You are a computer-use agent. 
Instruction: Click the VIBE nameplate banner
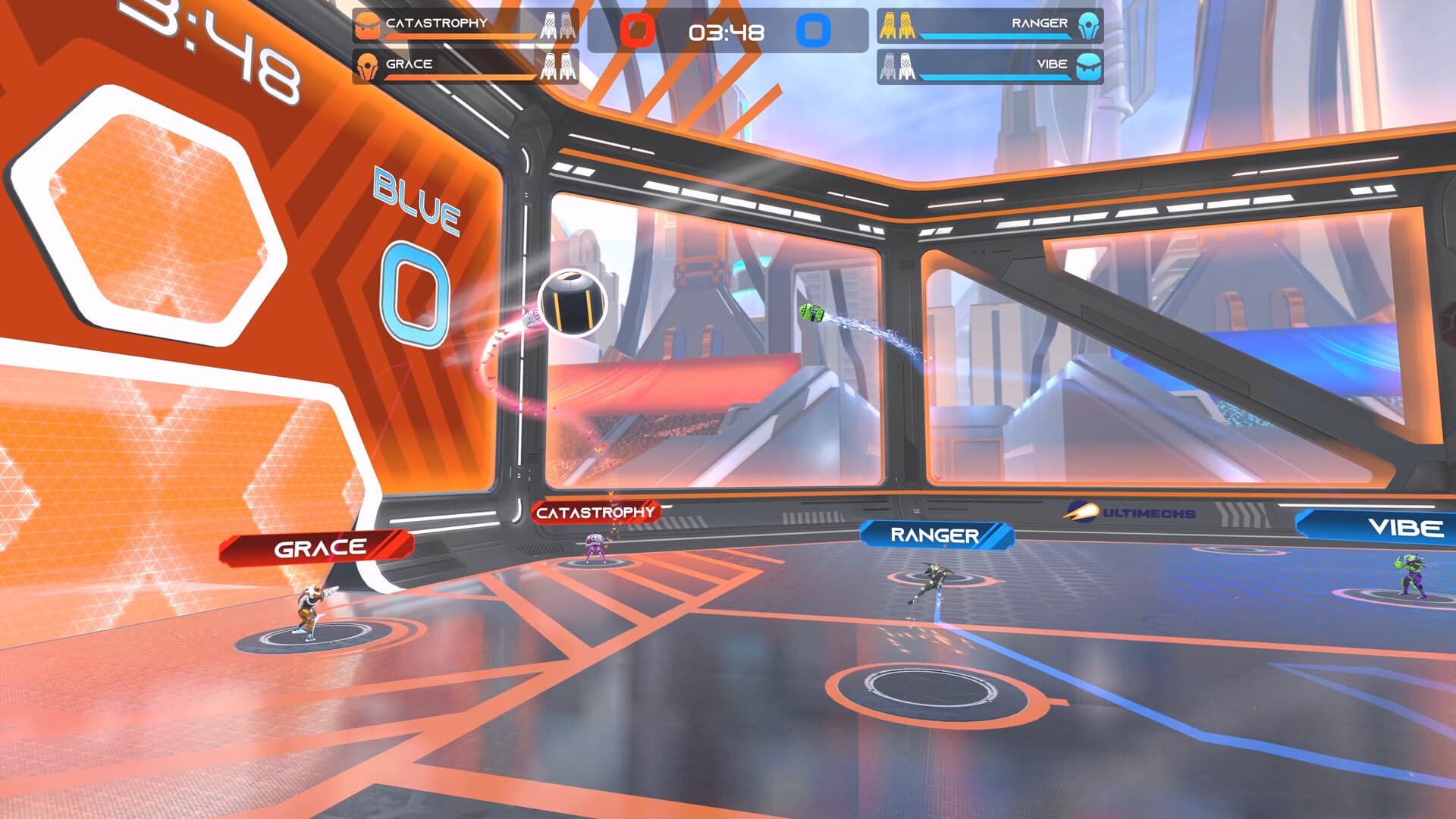pos(1404,525)
